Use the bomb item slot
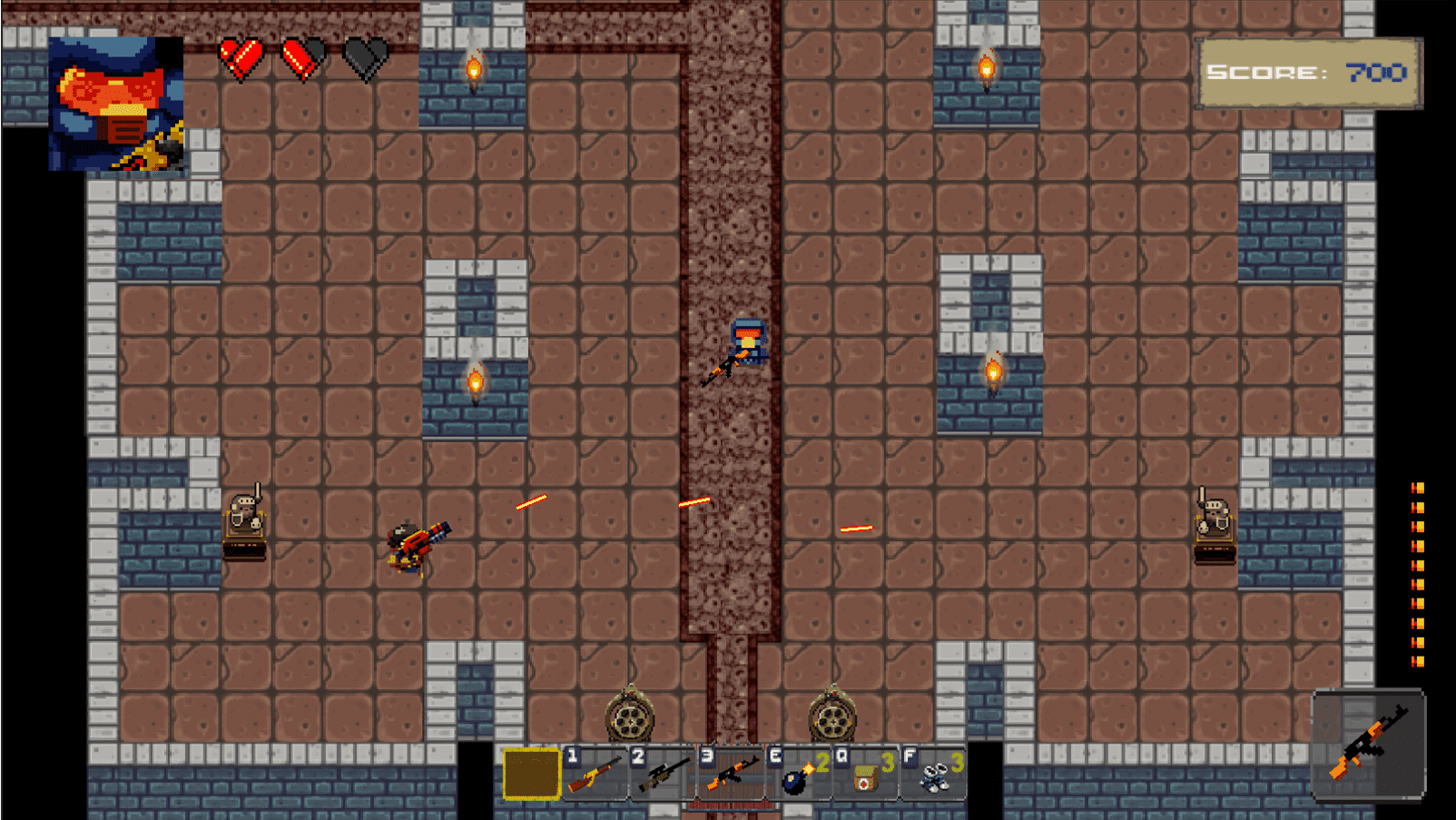The image size is (1456, 820). point(799,774)
